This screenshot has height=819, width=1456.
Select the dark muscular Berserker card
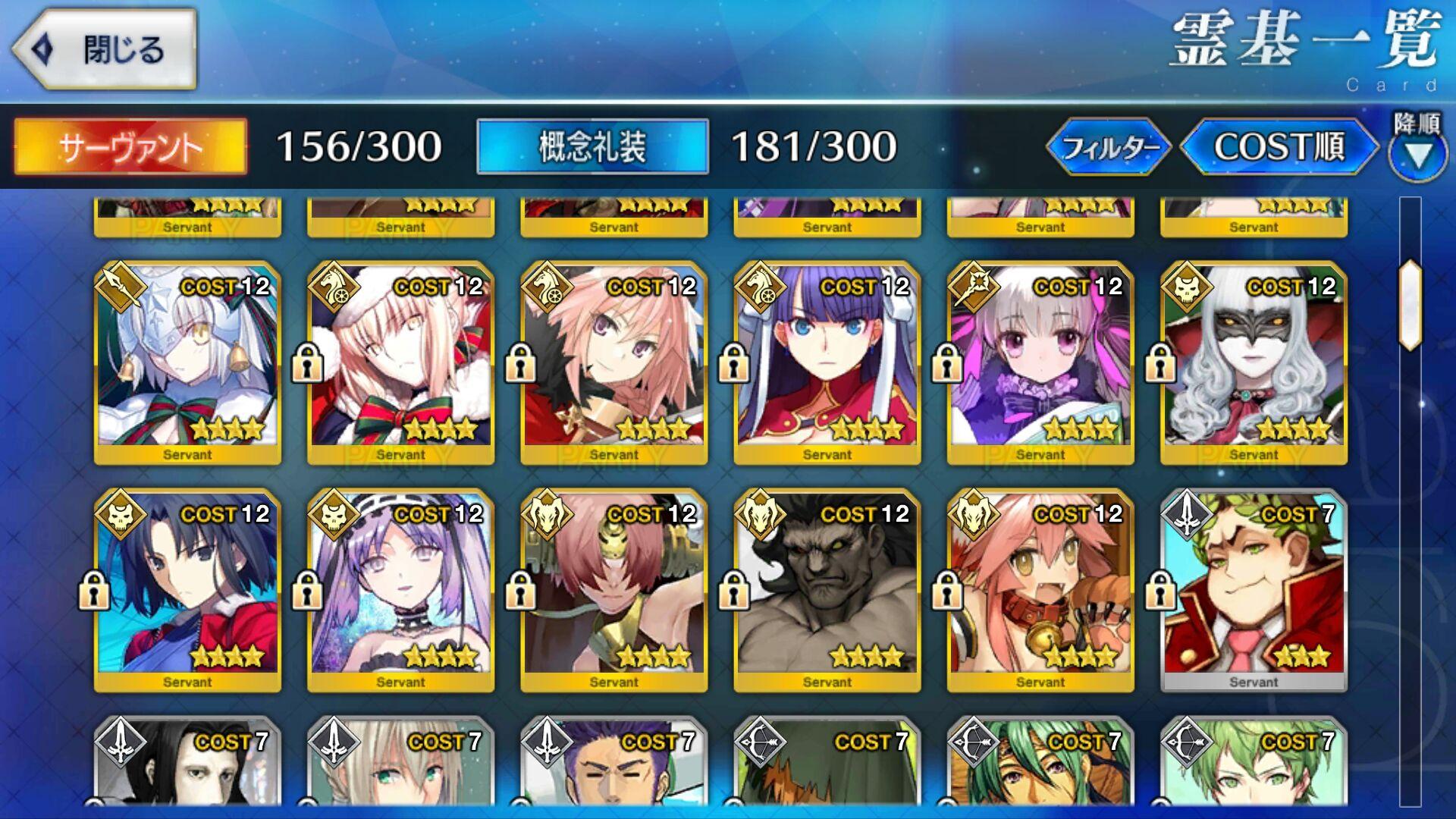pos(827,589)
